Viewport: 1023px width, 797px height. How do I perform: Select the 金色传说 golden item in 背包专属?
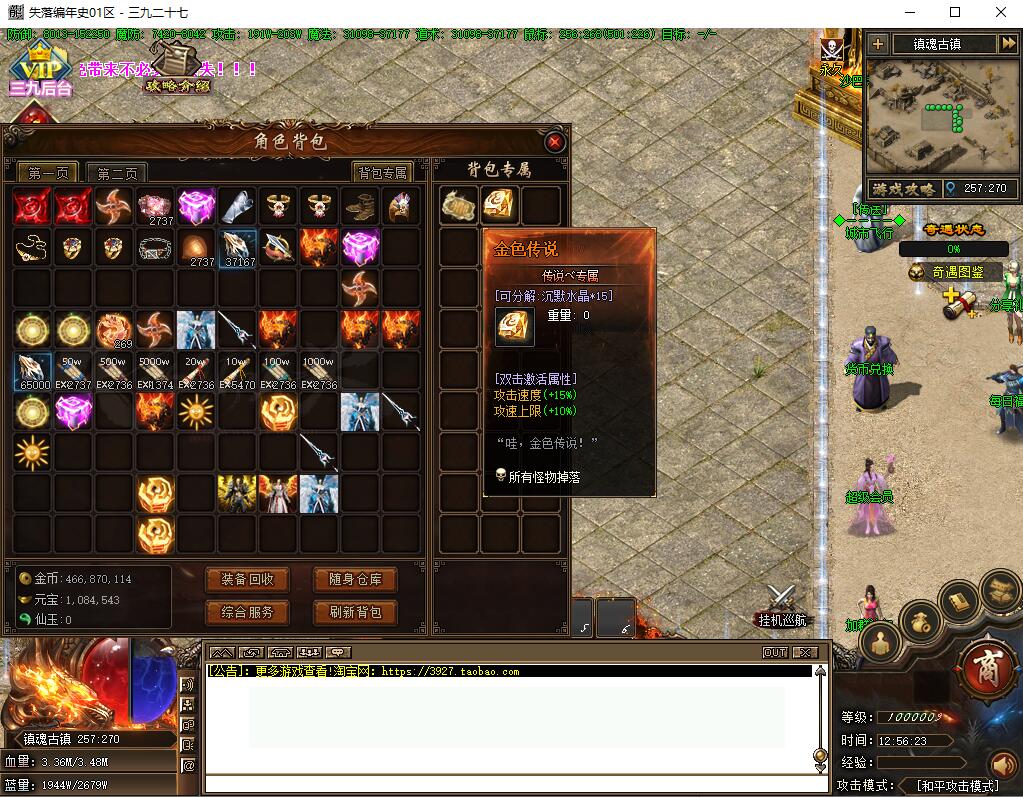[499, 205]
